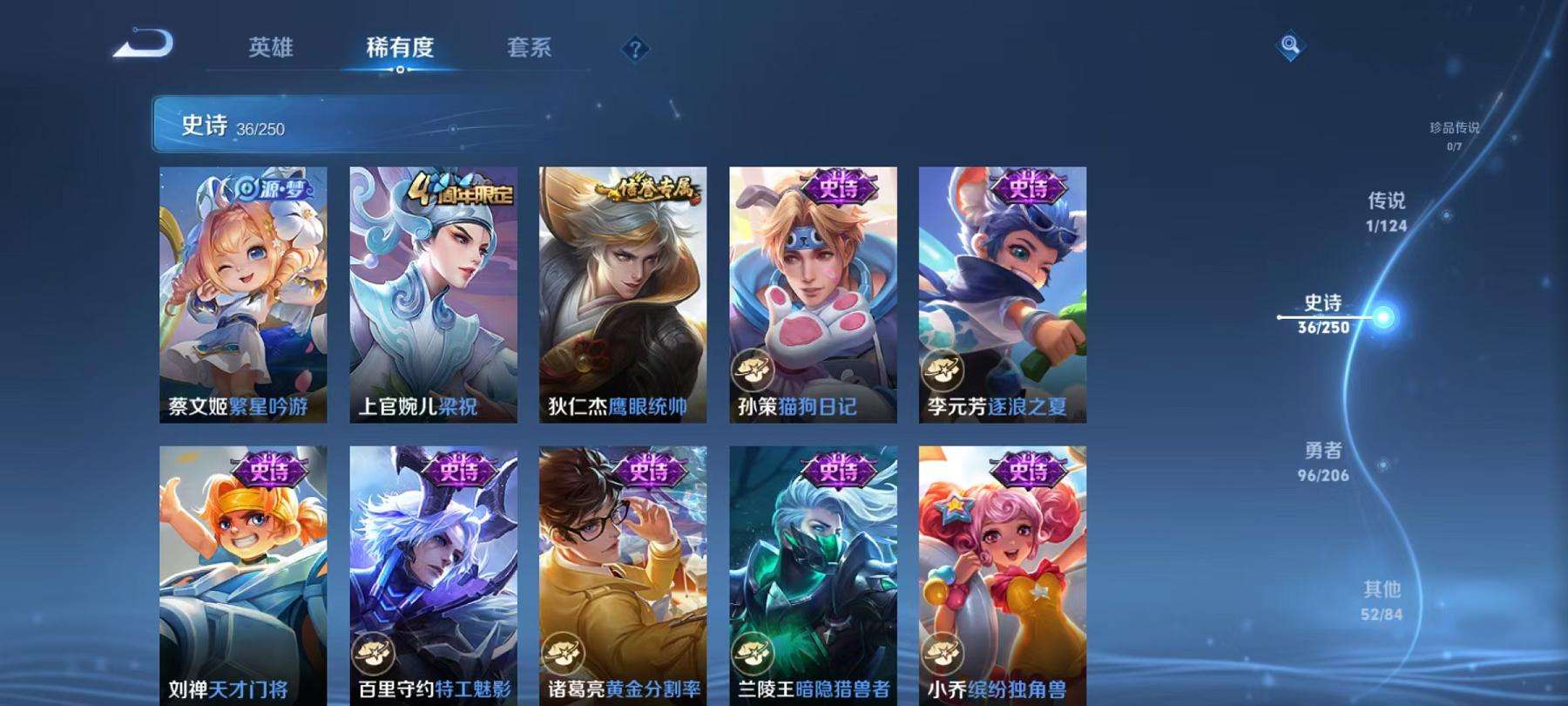The image size is (1568, 706).
Task: Click the help question mark icon beside tabs
Action: point(635,50)
